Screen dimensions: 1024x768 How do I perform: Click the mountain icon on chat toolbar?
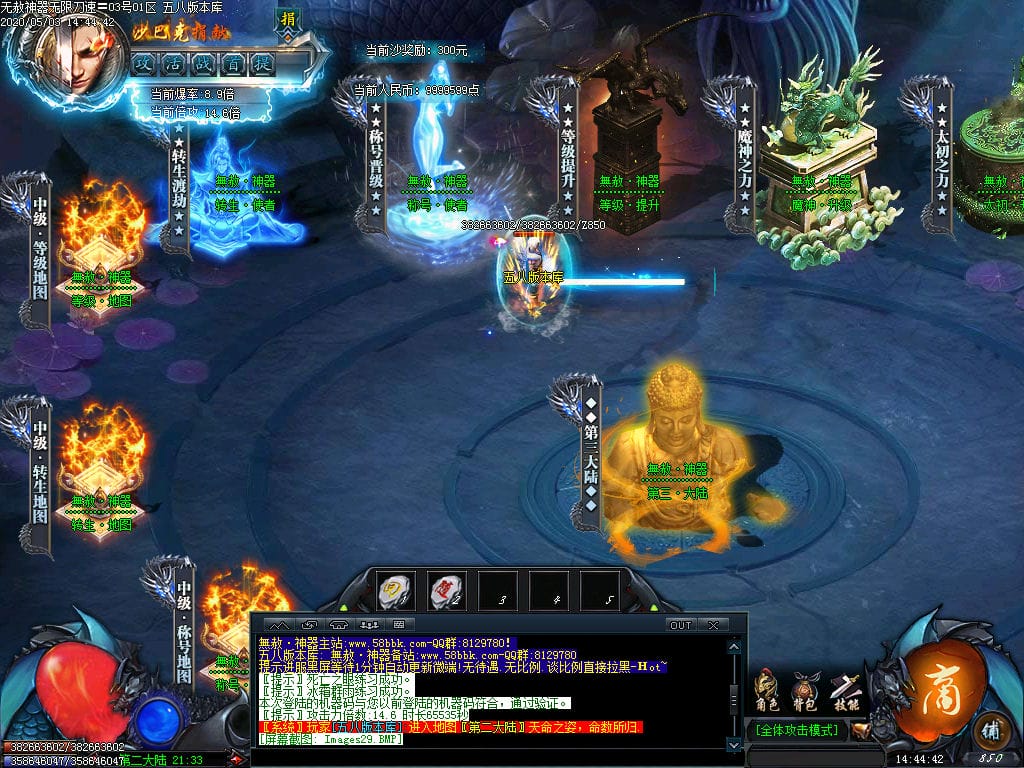281,625
